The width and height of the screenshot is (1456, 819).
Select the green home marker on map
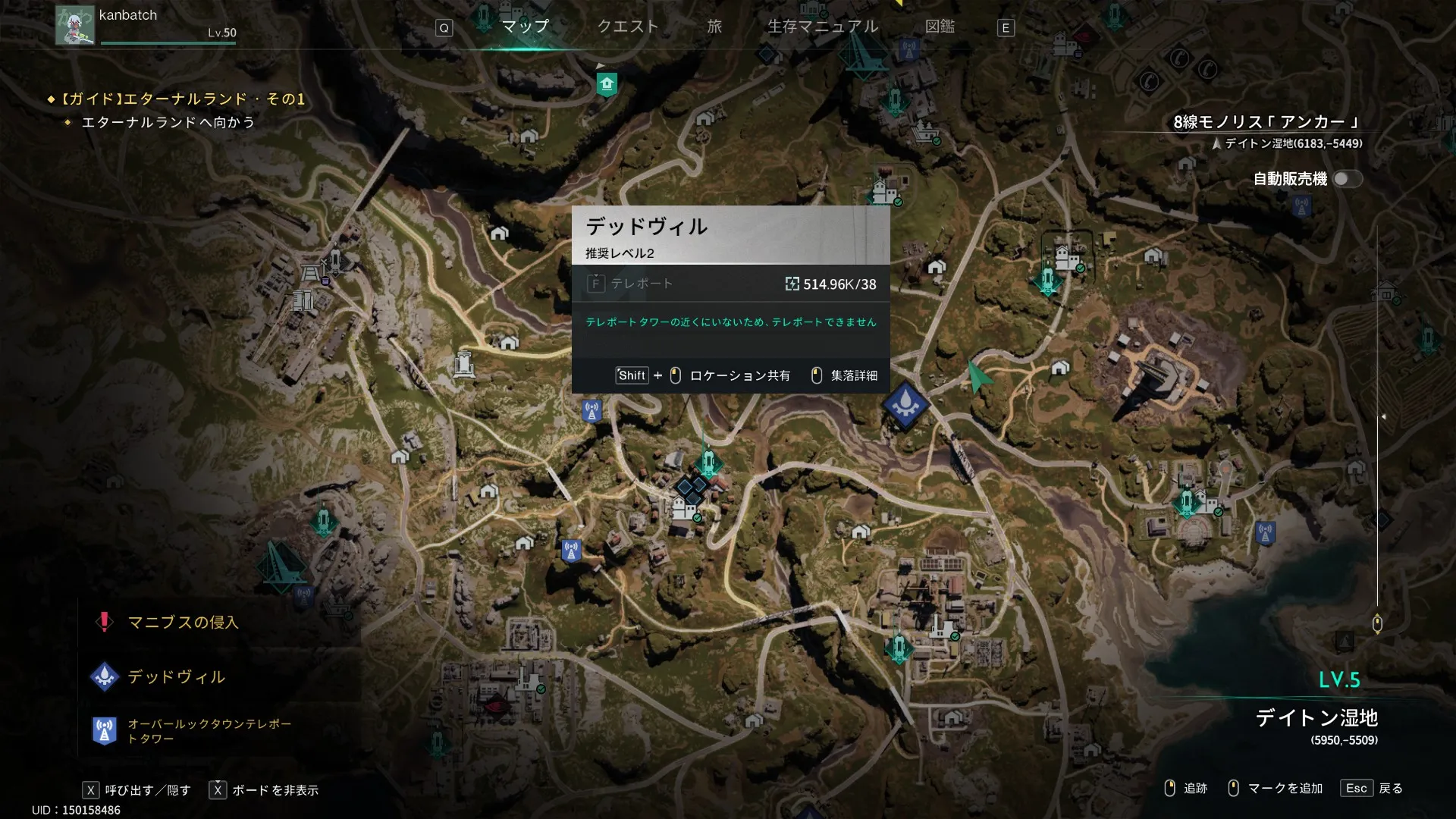pos(606,83)
